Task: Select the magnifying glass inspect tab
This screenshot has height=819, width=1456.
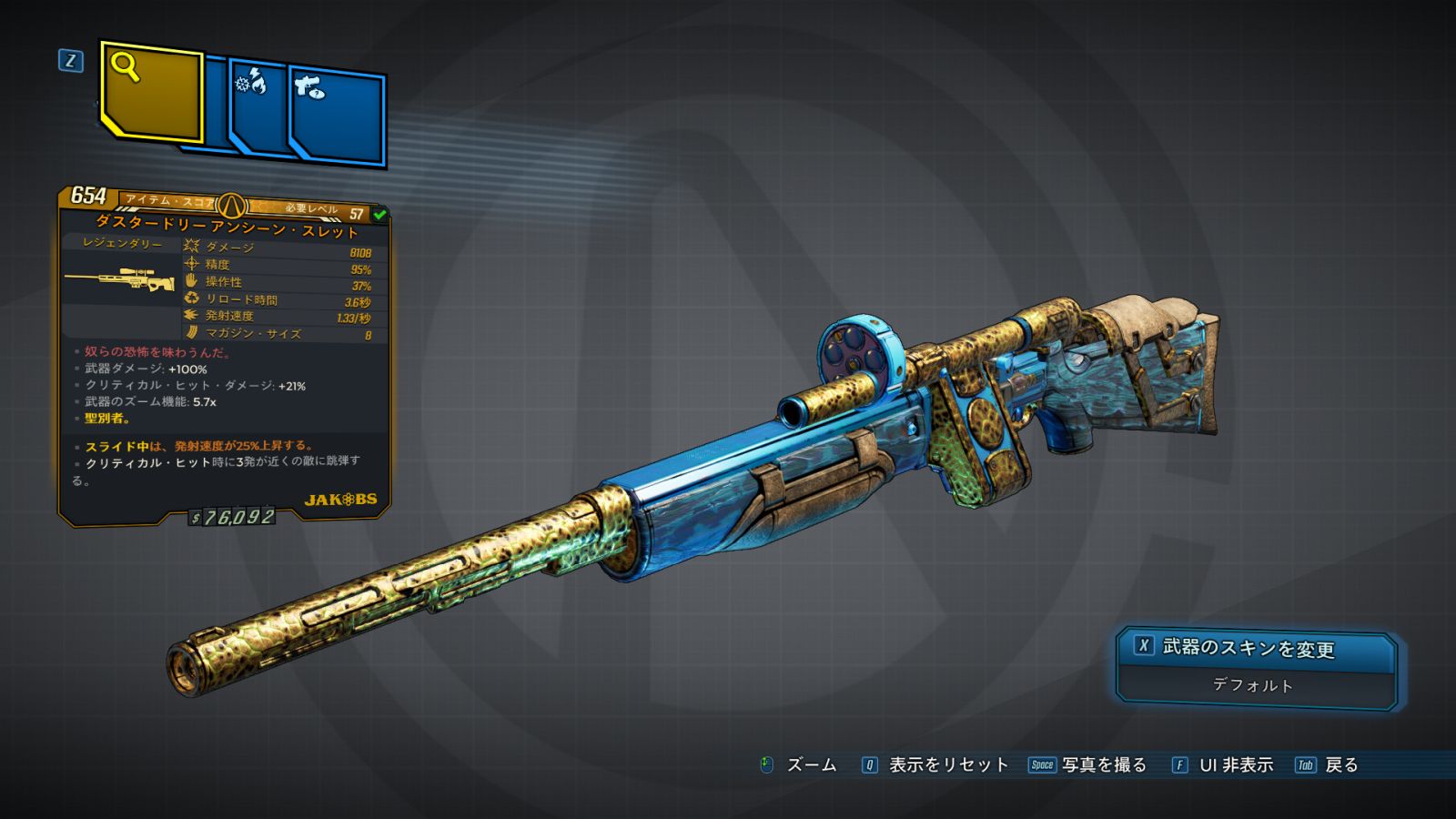Action: [x=151, y=93]
